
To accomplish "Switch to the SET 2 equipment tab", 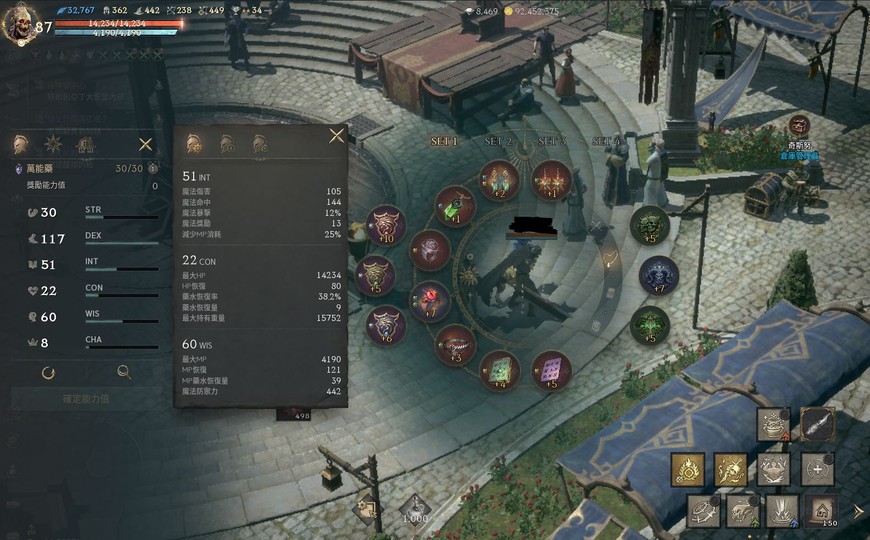I will [497, 142].
